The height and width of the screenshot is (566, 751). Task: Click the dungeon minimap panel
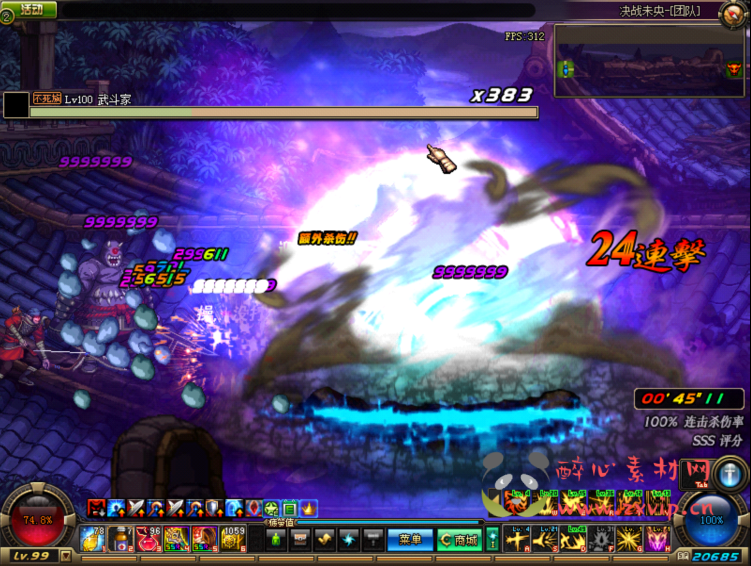click(x=650, y=59)
